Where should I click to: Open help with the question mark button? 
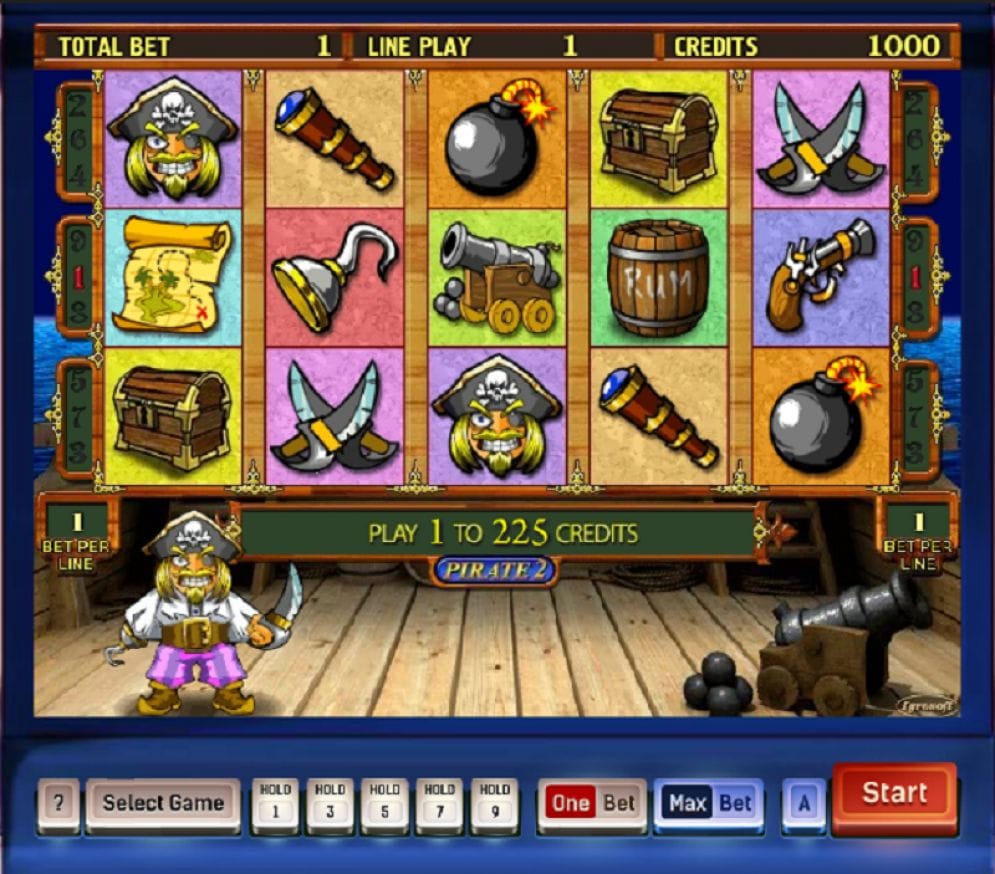coord(59,804)
